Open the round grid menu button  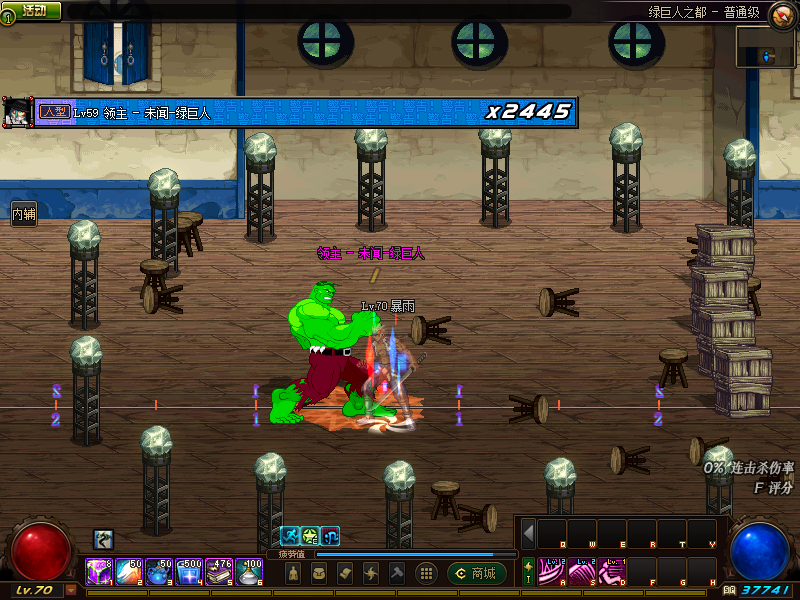point(426,573)
